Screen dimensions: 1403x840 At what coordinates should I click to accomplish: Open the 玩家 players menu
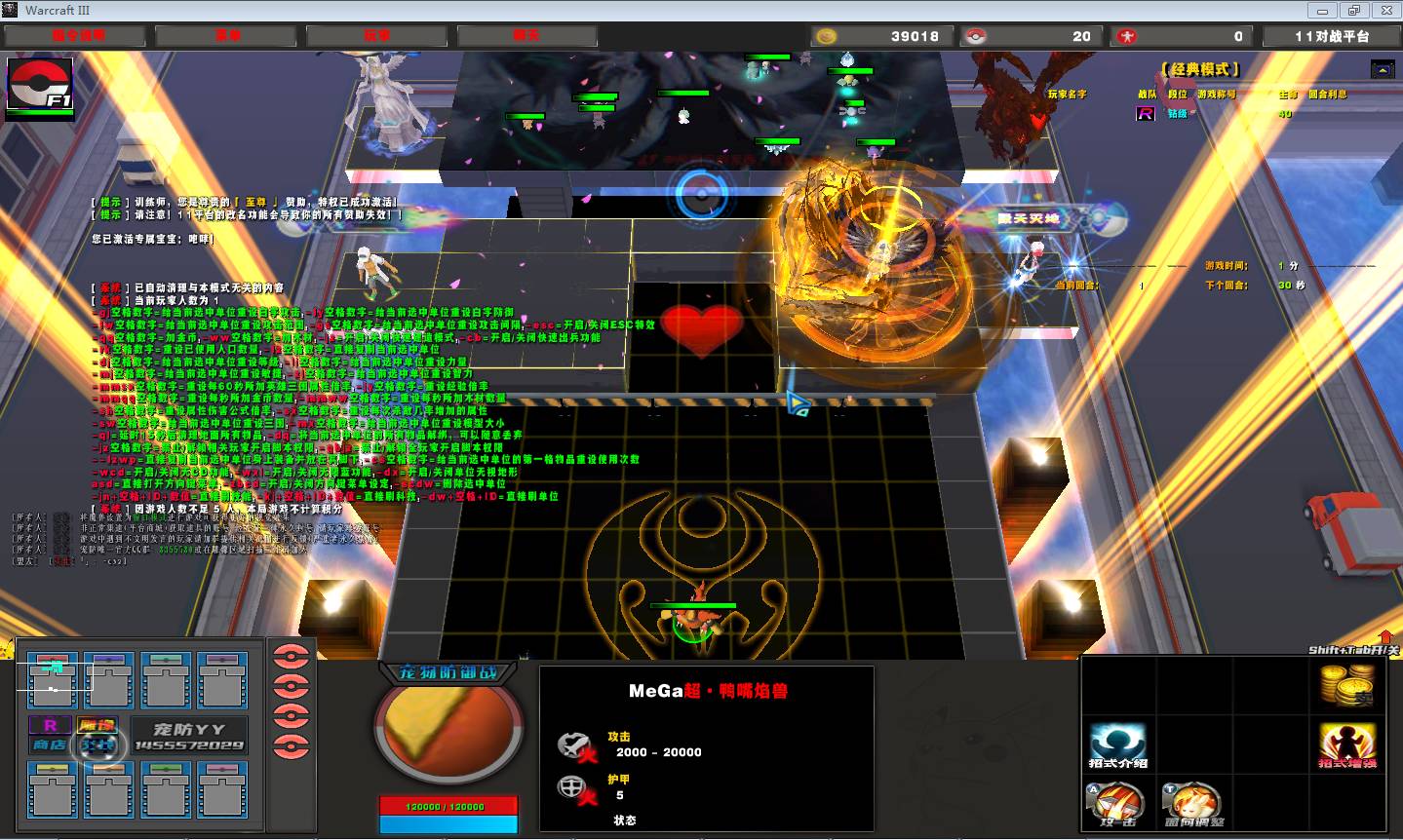[377, 36]
